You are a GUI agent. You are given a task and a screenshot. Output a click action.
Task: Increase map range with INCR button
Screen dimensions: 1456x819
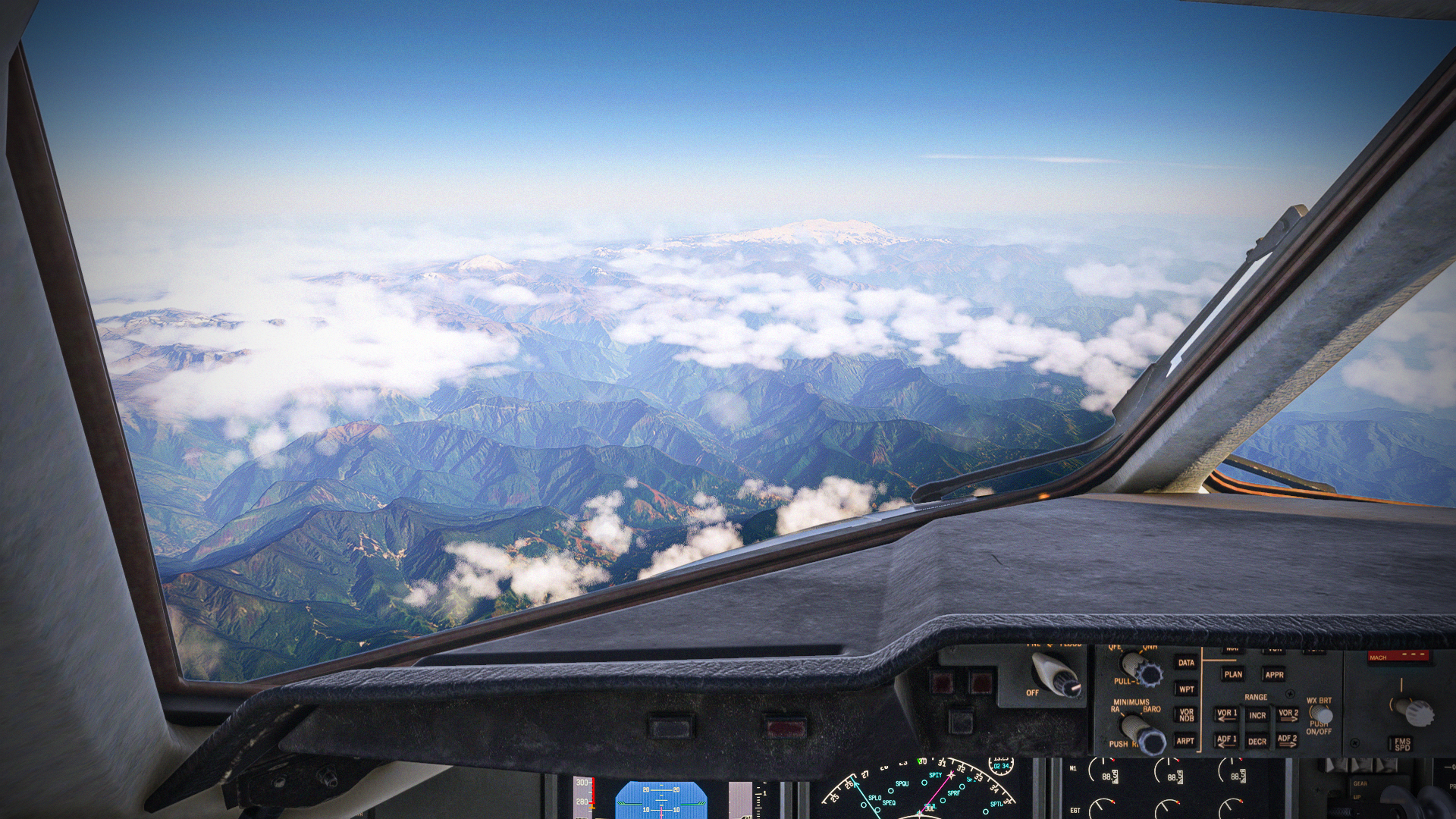1257,715
